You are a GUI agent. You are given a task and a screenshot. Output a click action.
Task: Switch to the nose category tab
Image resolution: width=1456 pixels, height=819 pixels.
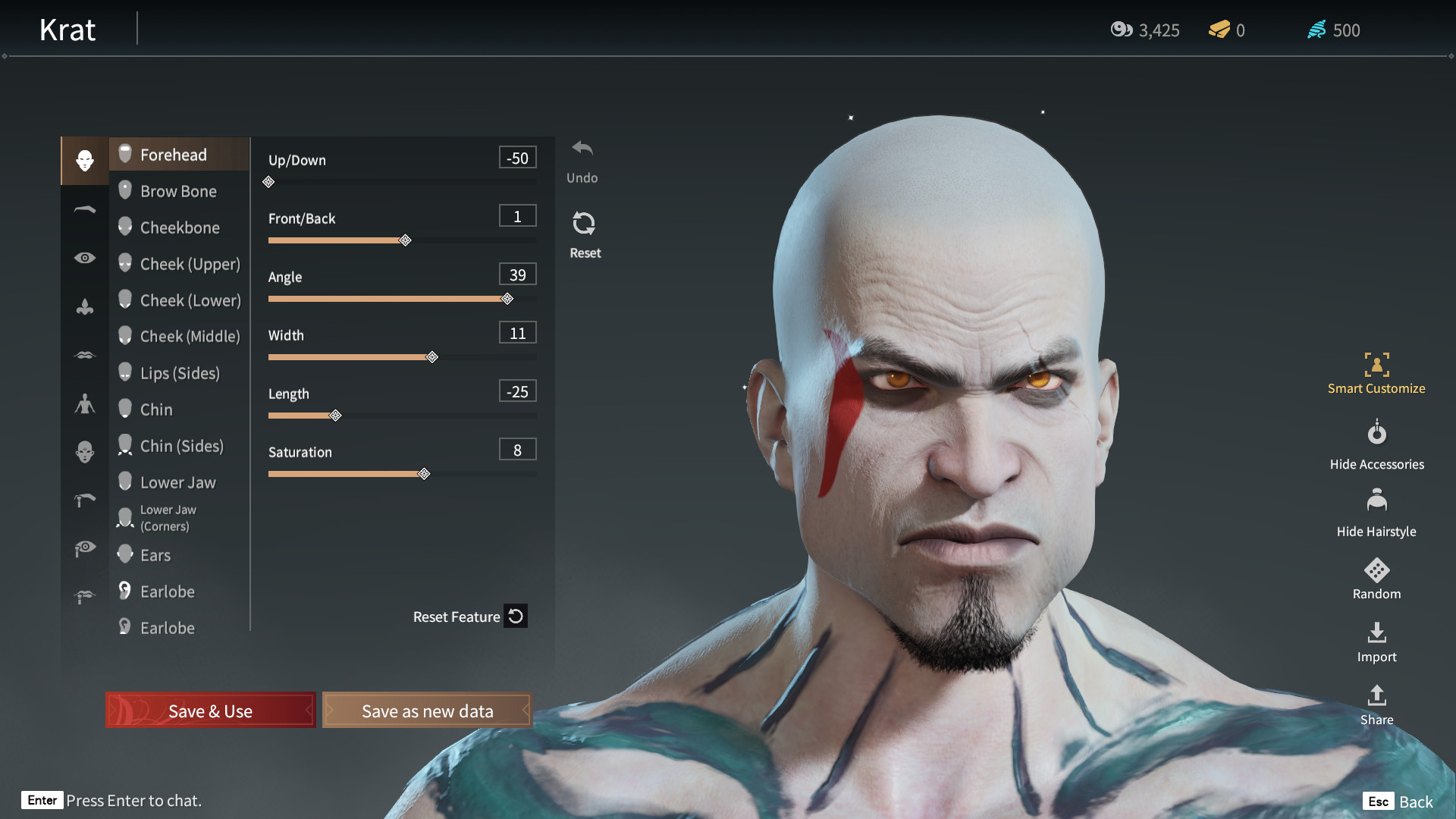(x=85, y=306)
